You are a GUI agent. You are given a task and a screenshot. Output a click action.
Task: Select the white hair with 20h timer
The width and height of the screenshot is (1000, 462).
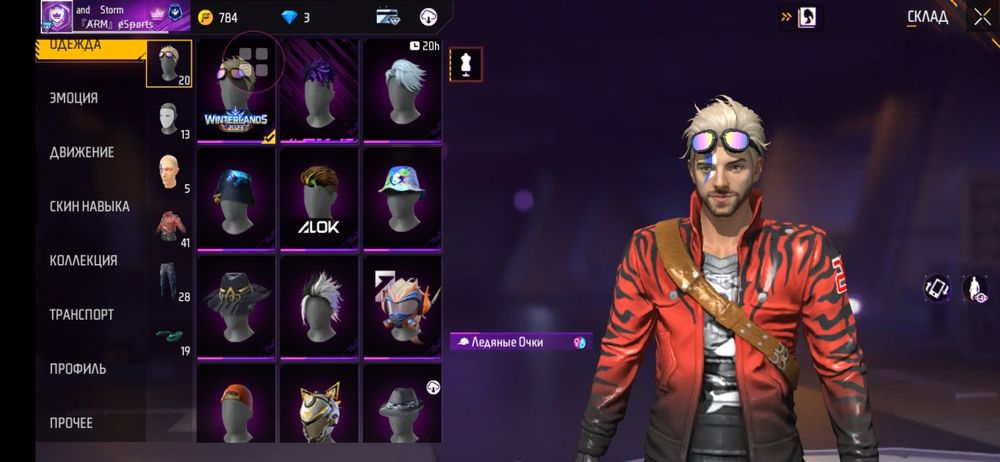coord(402,92)
